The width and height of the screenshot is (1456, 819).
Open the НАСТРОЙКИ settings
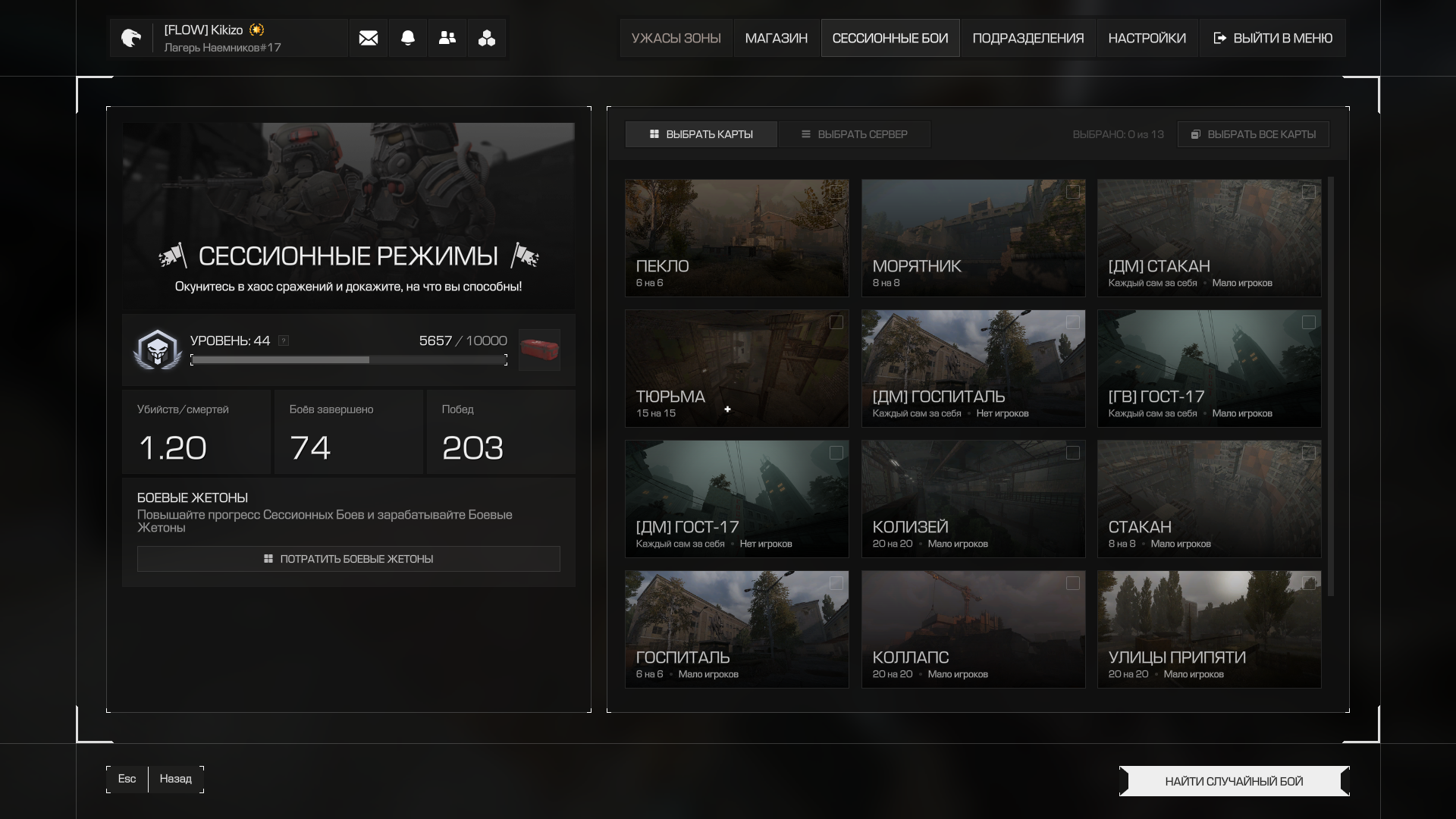pyautogui.click(x=1147, y=38)
